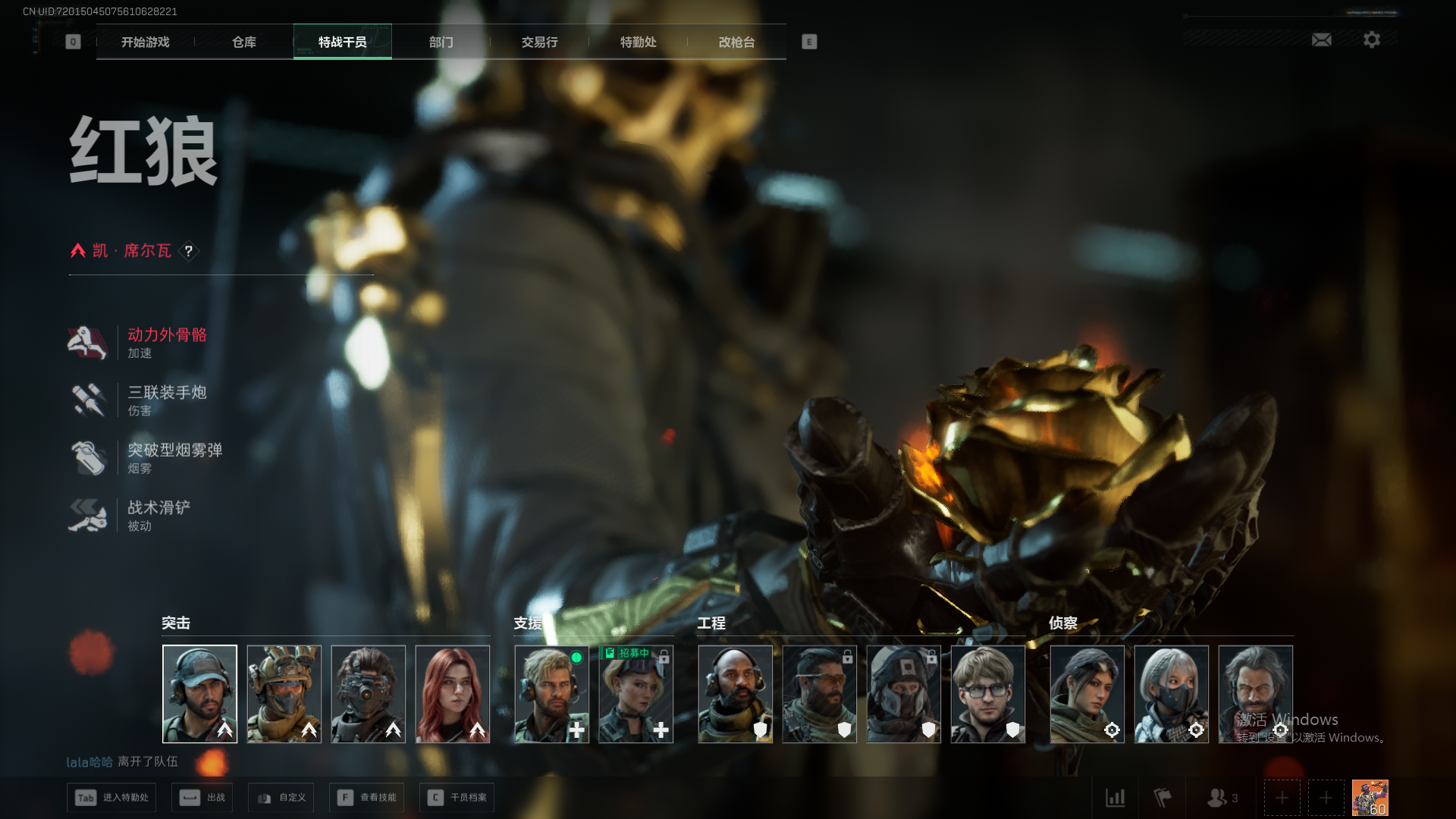Screen dimensions: 1456x819
Task: Open the 仓库 tab
Action: tap(243, 42)
